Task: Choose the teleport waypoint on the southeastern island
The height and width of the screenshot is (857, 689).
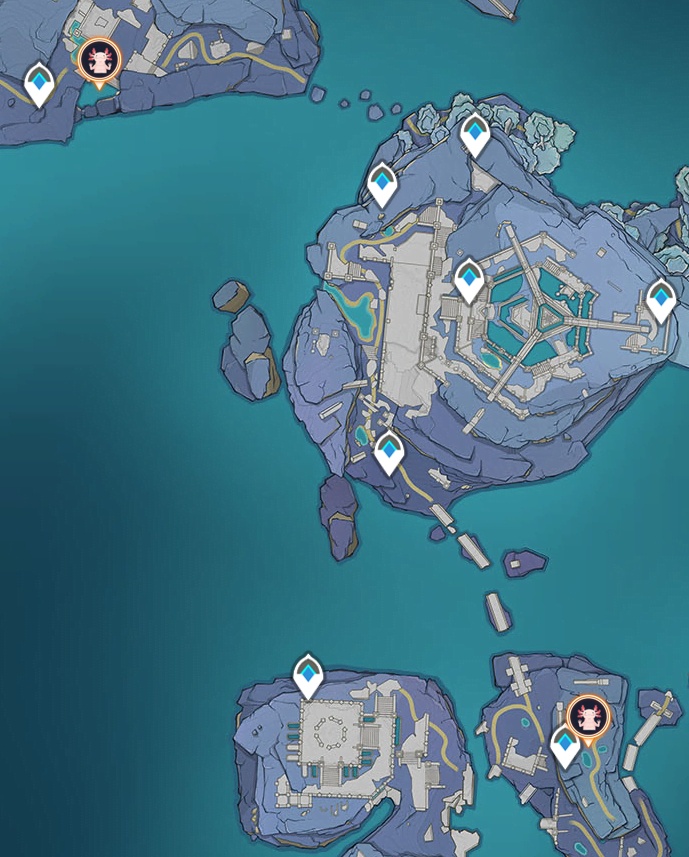Action: [x=565, y=746]
